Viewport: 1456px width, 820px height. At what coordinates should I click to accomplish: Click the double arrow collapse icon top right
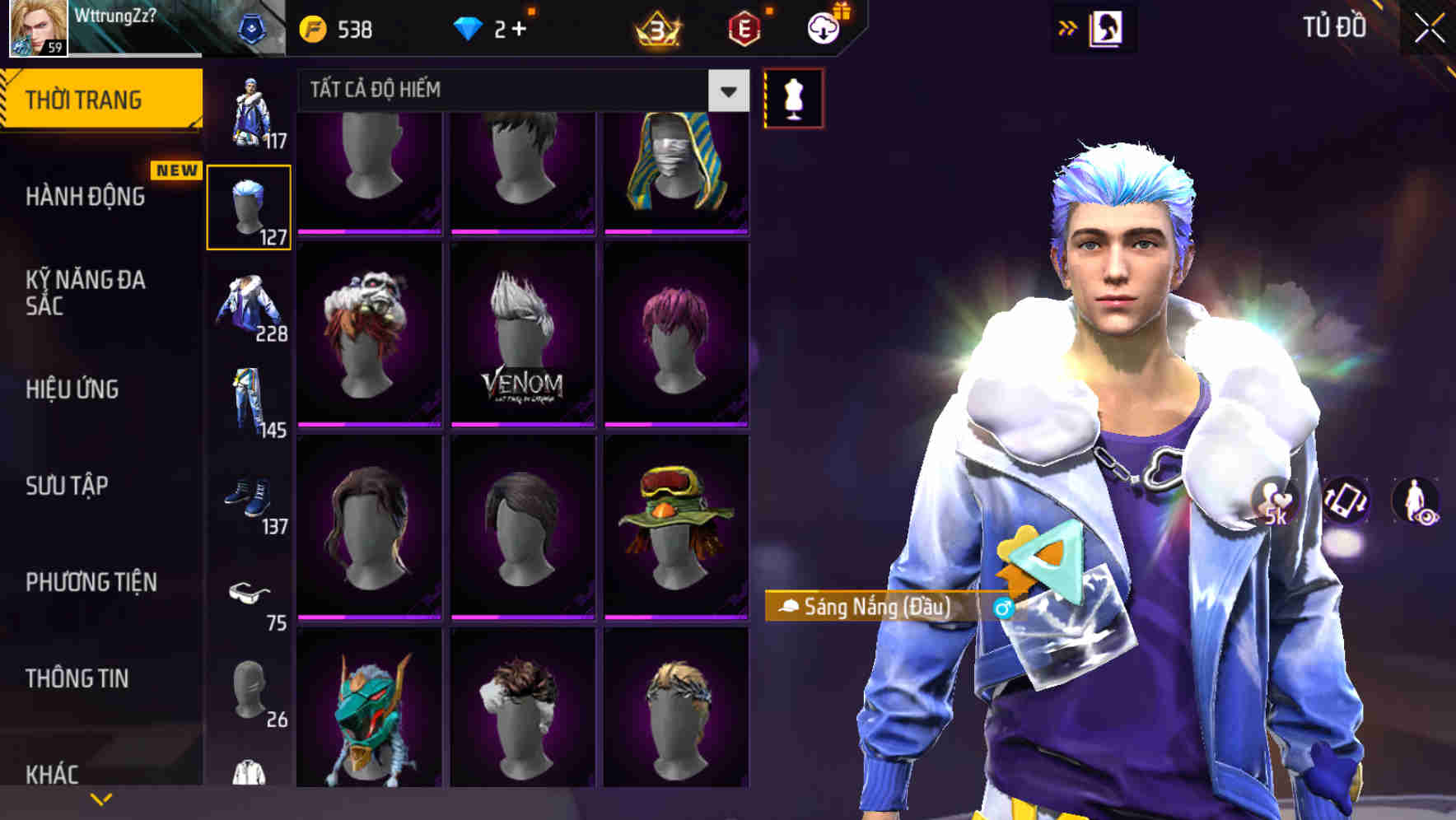point(1068,27)
